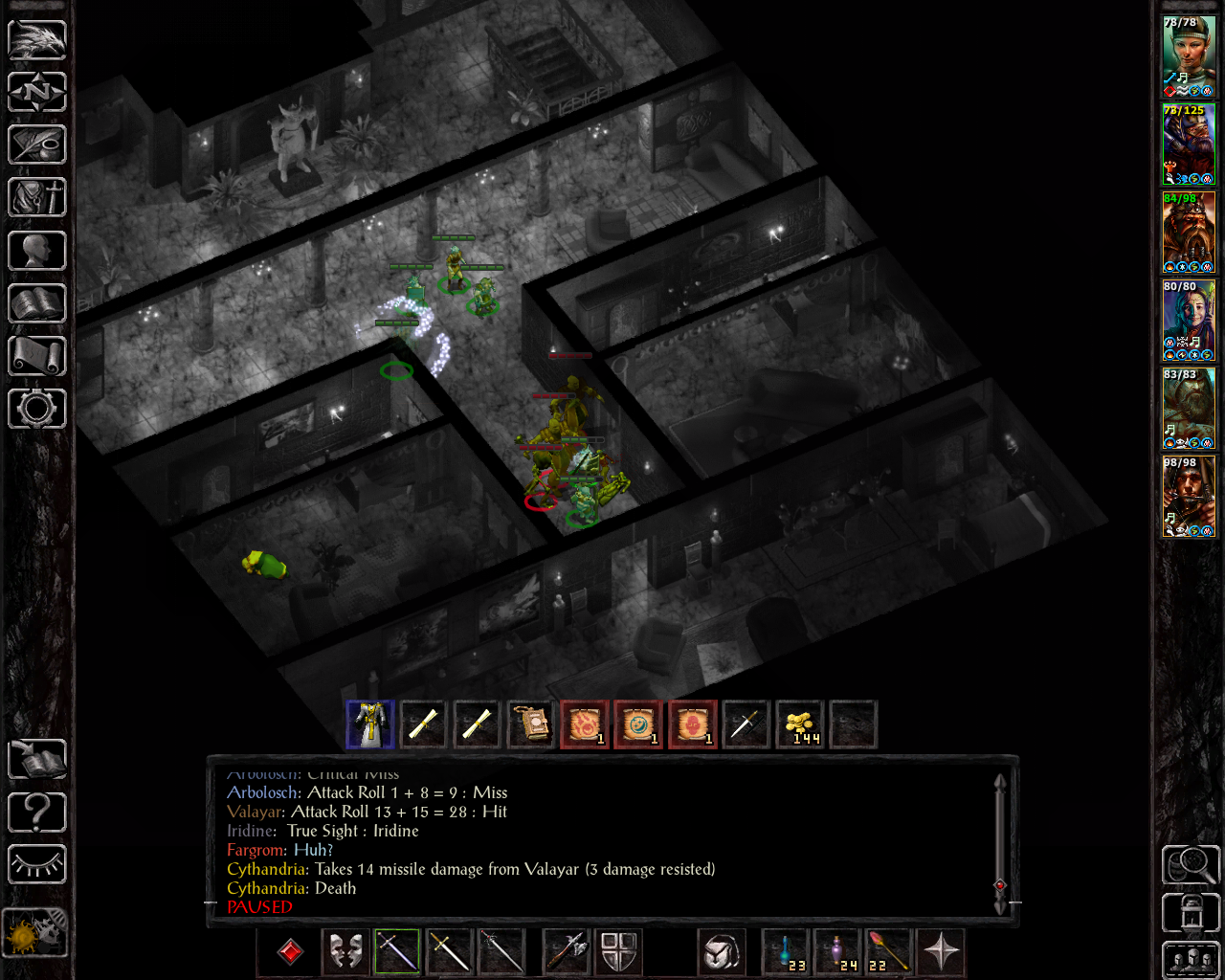The height and width of the screenshot is (980, 1225).
Task: Select the entire party with the three-figures button
Action: coord(1191,960)
